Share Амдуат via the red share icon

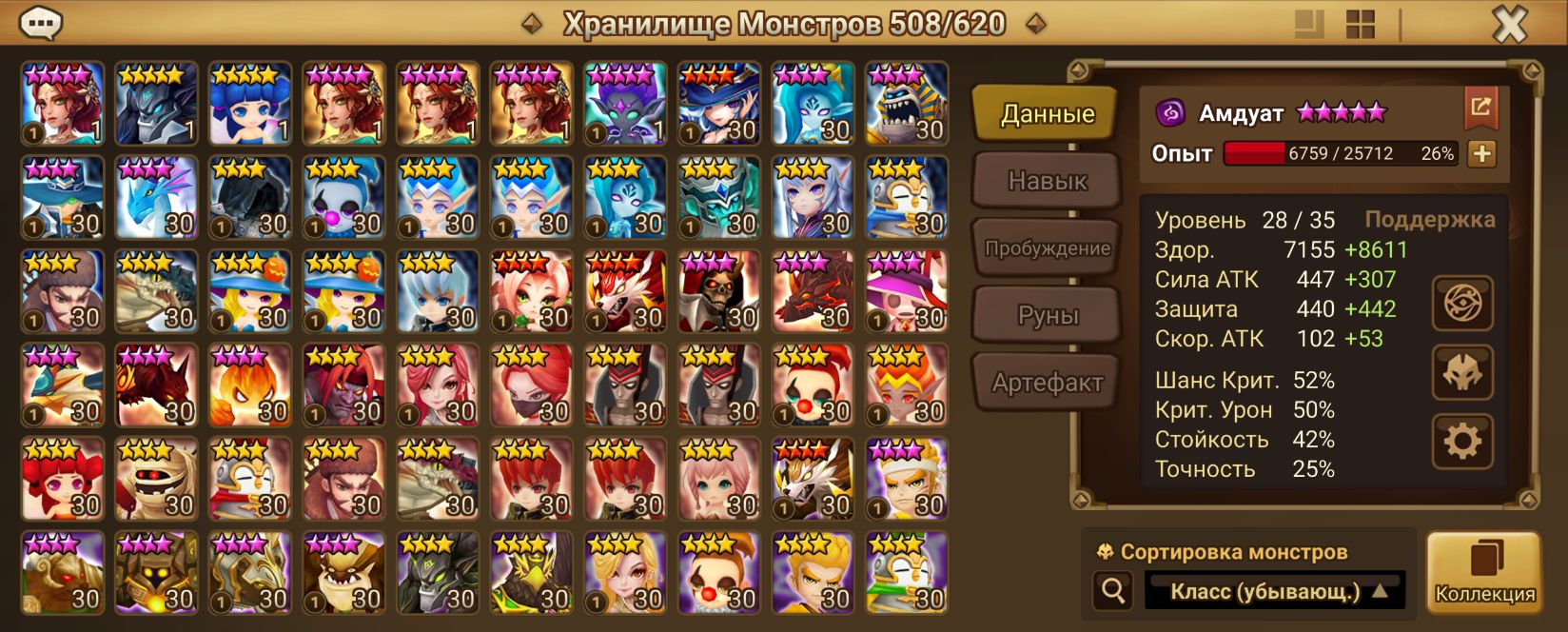1480,107
